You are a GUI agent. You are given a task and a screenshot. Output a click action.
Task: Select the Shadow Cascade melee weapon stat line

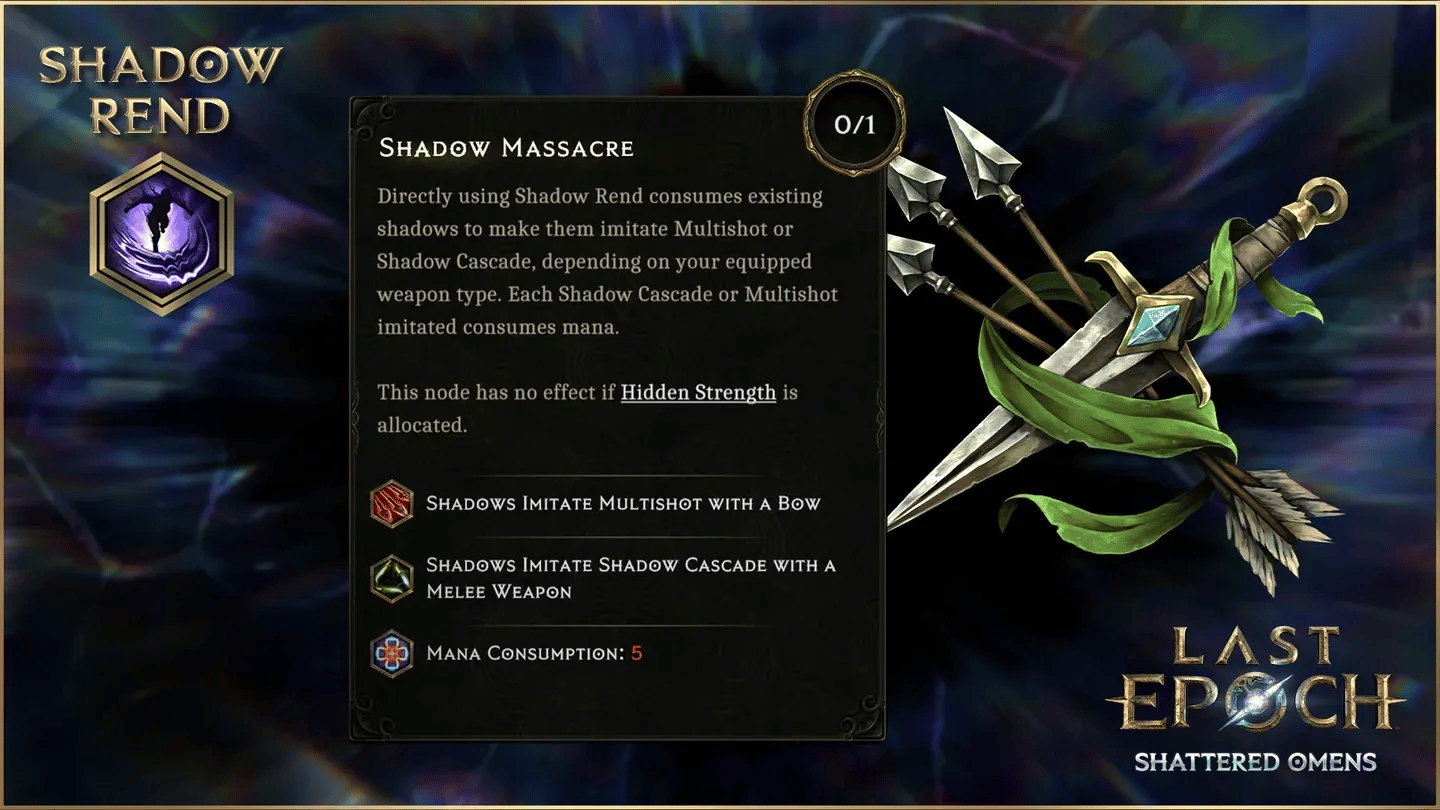(x=630, y=578)
